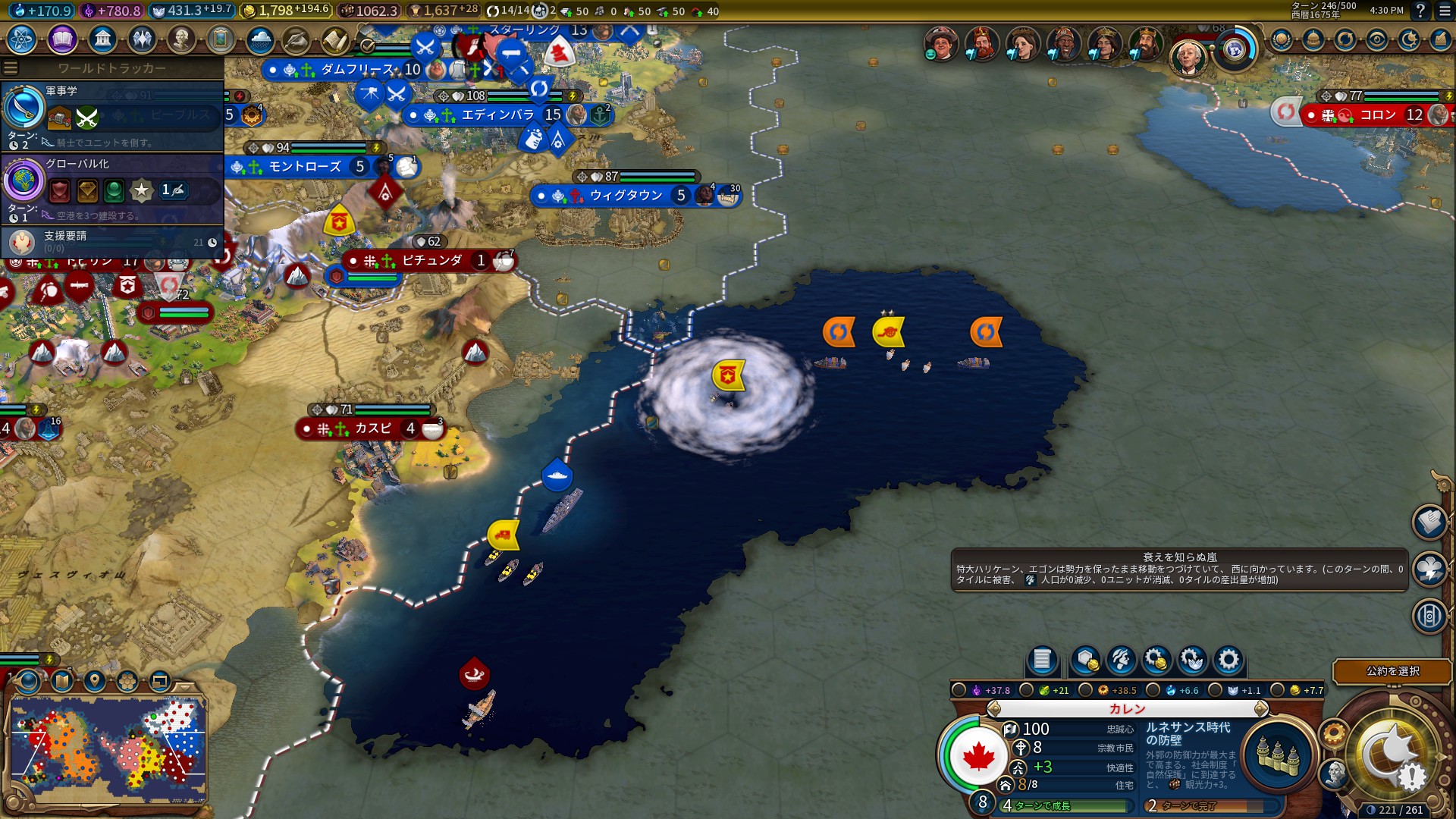The width and height of the screenshot is (1456, 819).
Task: Open the climate rain cloud panel
Action: click(x=260, y=39)
